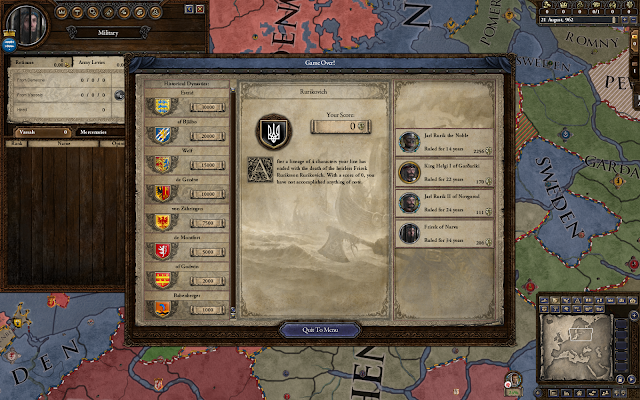Screen dimensions: 640x400
Task: Switch to the Mercenaries tab
Action: (98, 131)
